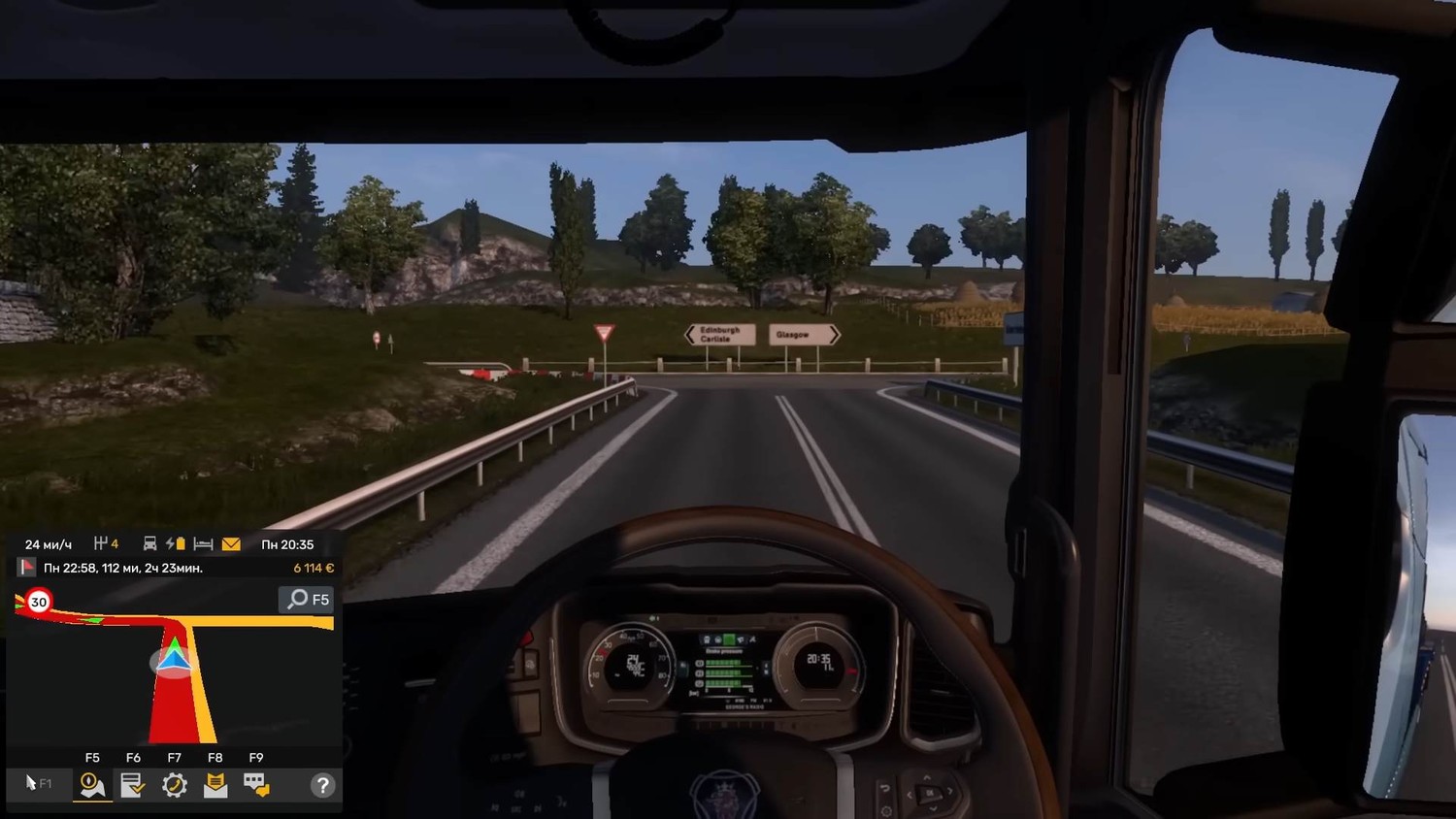This screenshot has height=819, width=1456.
Task: Open the gear-and-phone assistance tab
Action: [175, 785]
